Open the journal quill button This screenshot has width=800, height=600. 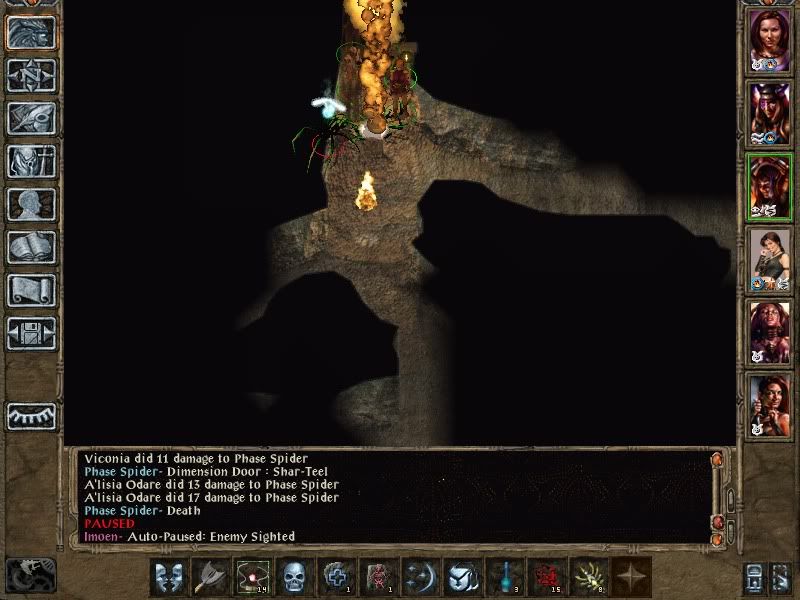tap(32, 118)
